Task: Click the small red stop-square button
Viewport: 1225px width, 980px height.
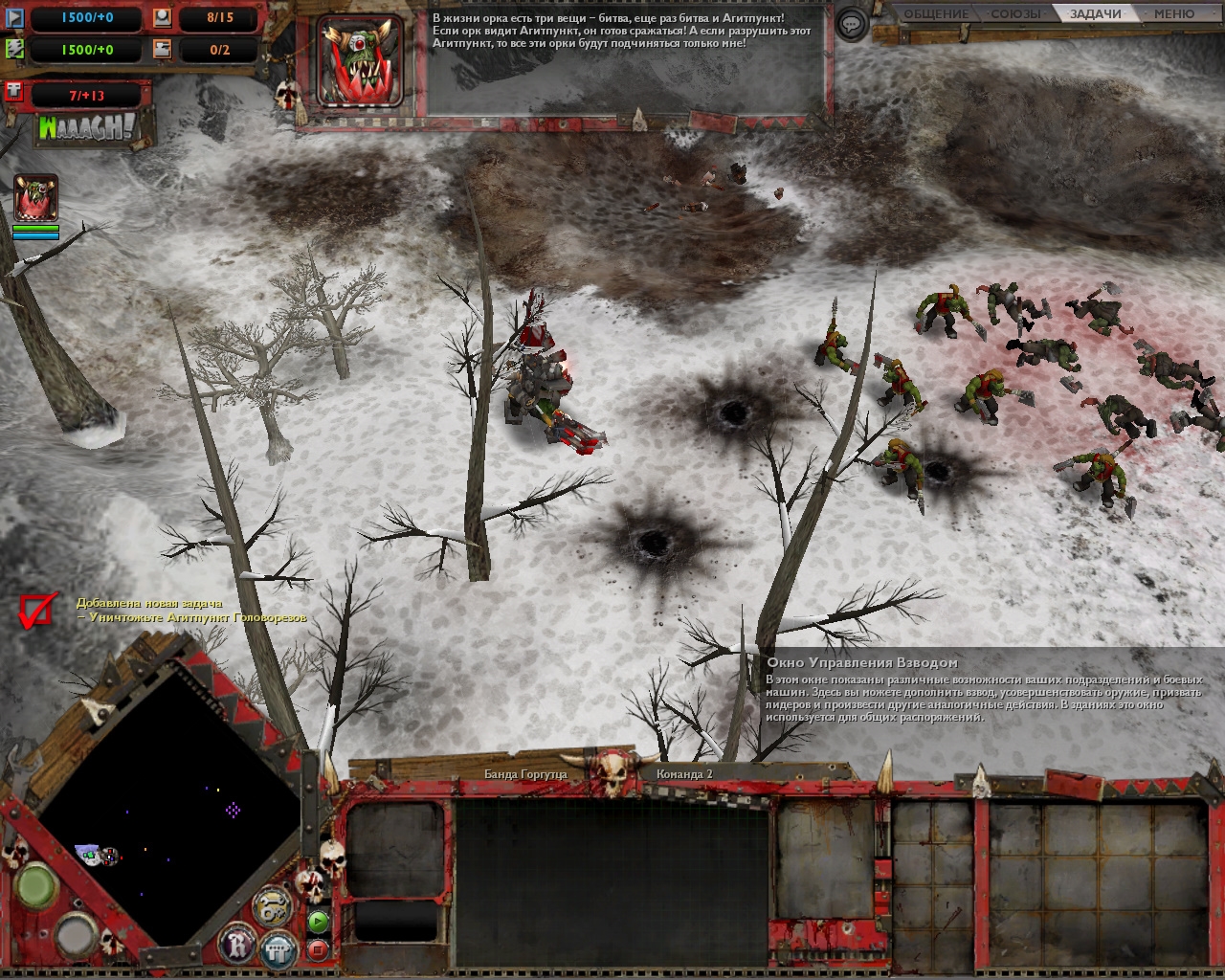Action: click(x=319, y=949)
